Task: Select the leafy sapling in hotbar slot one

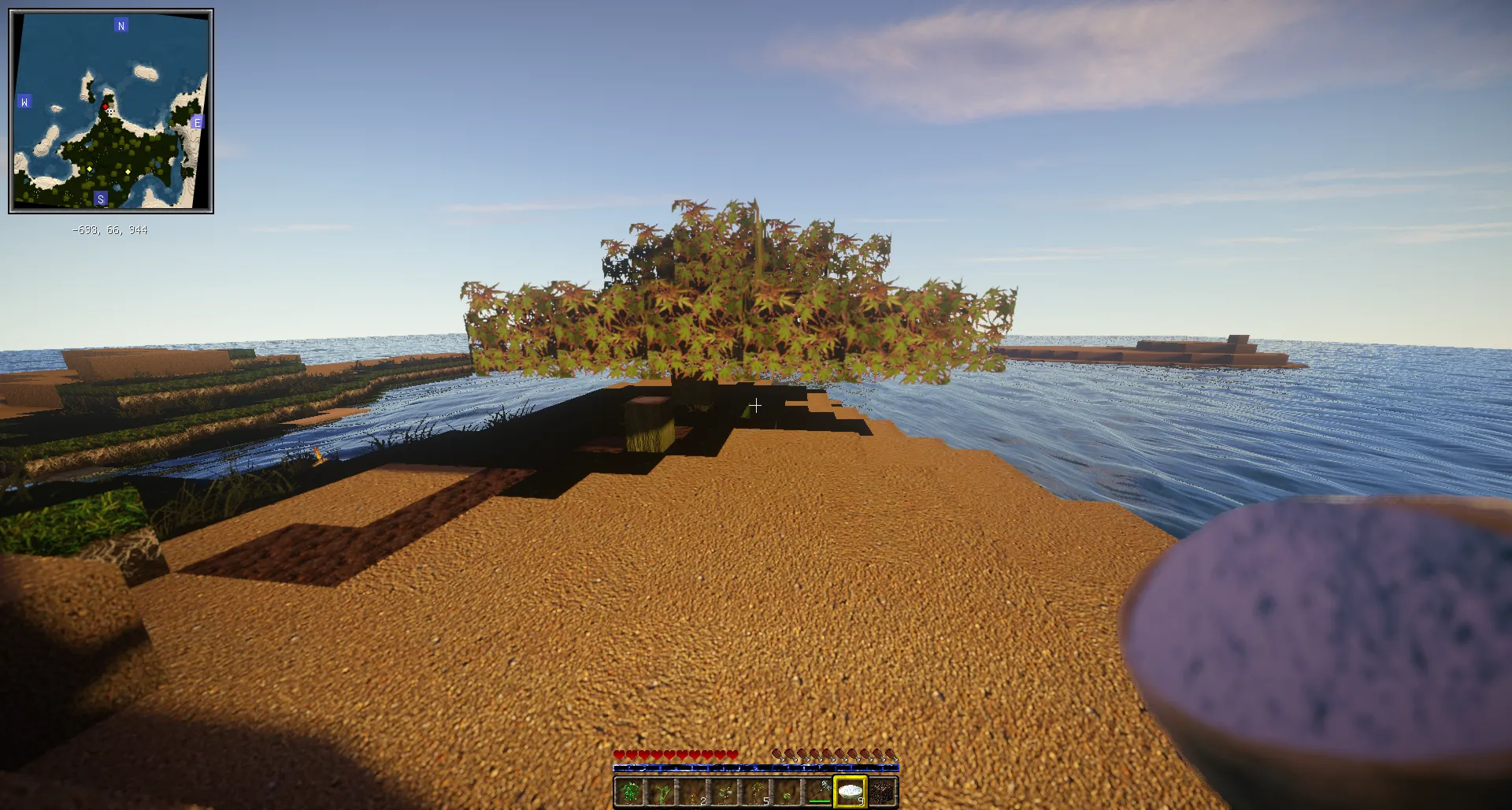Action: point(629,791)
